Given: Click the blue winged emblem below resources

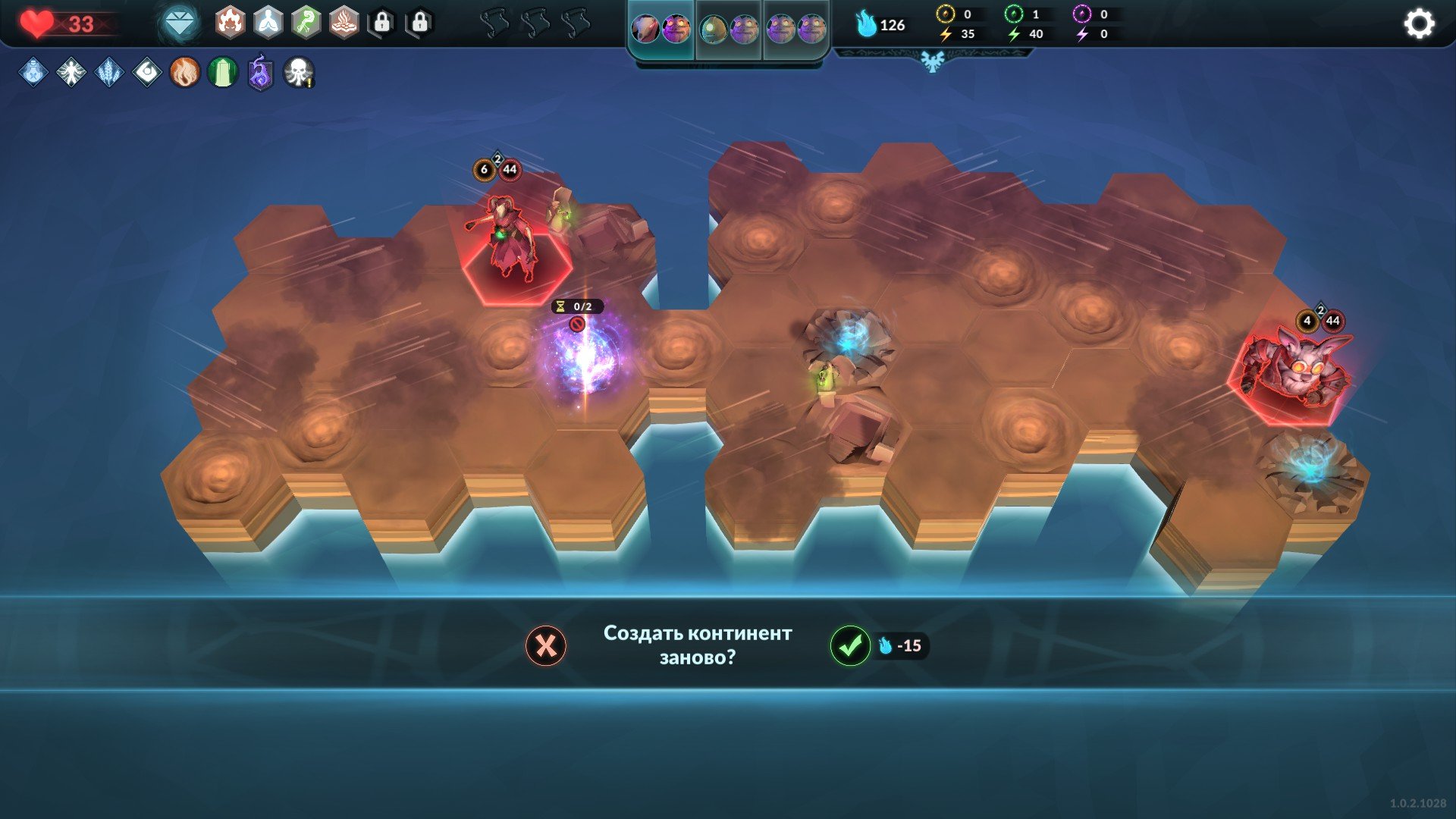Looking at the screenshot, I should [933, 61].
